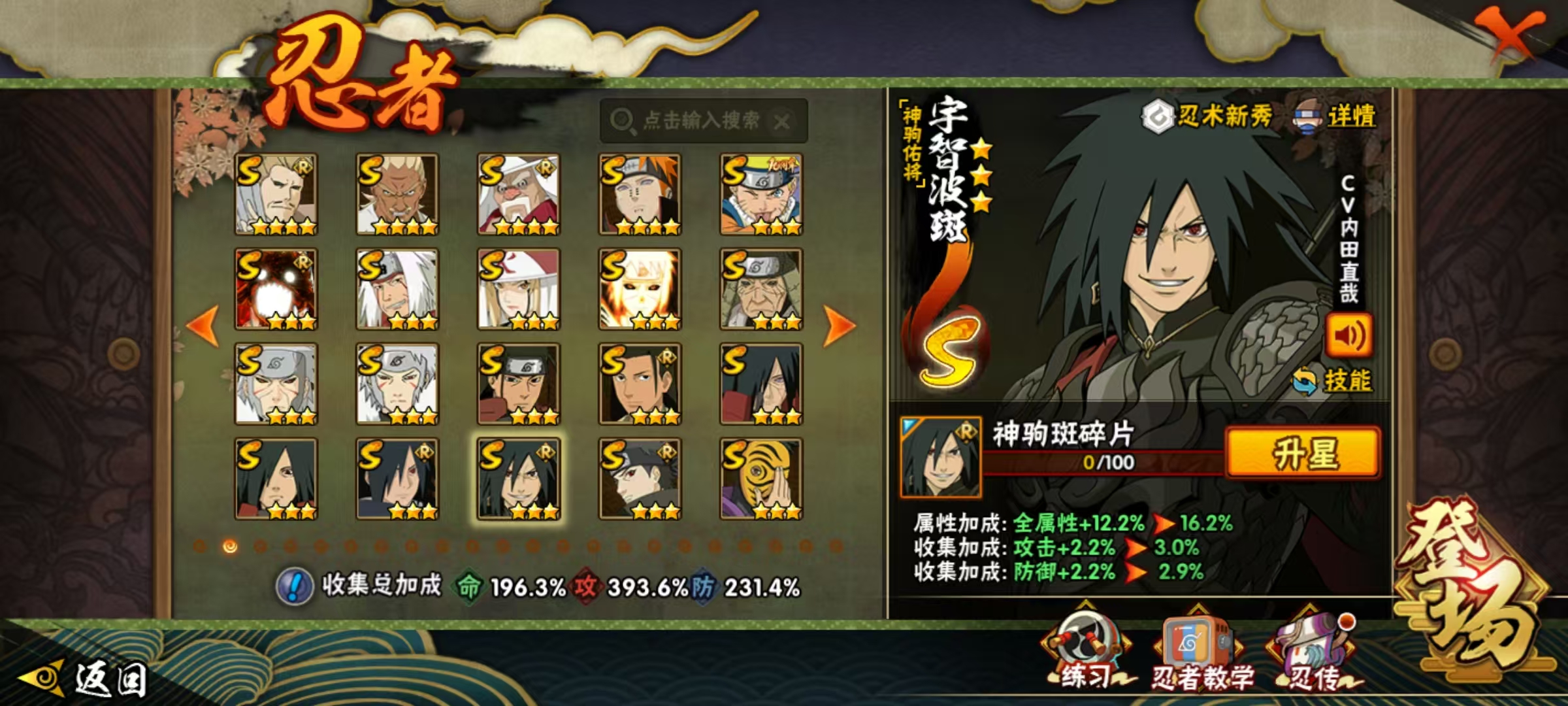
Task: Switch view with the 技能 skills button
Action: click(1334, 381)
